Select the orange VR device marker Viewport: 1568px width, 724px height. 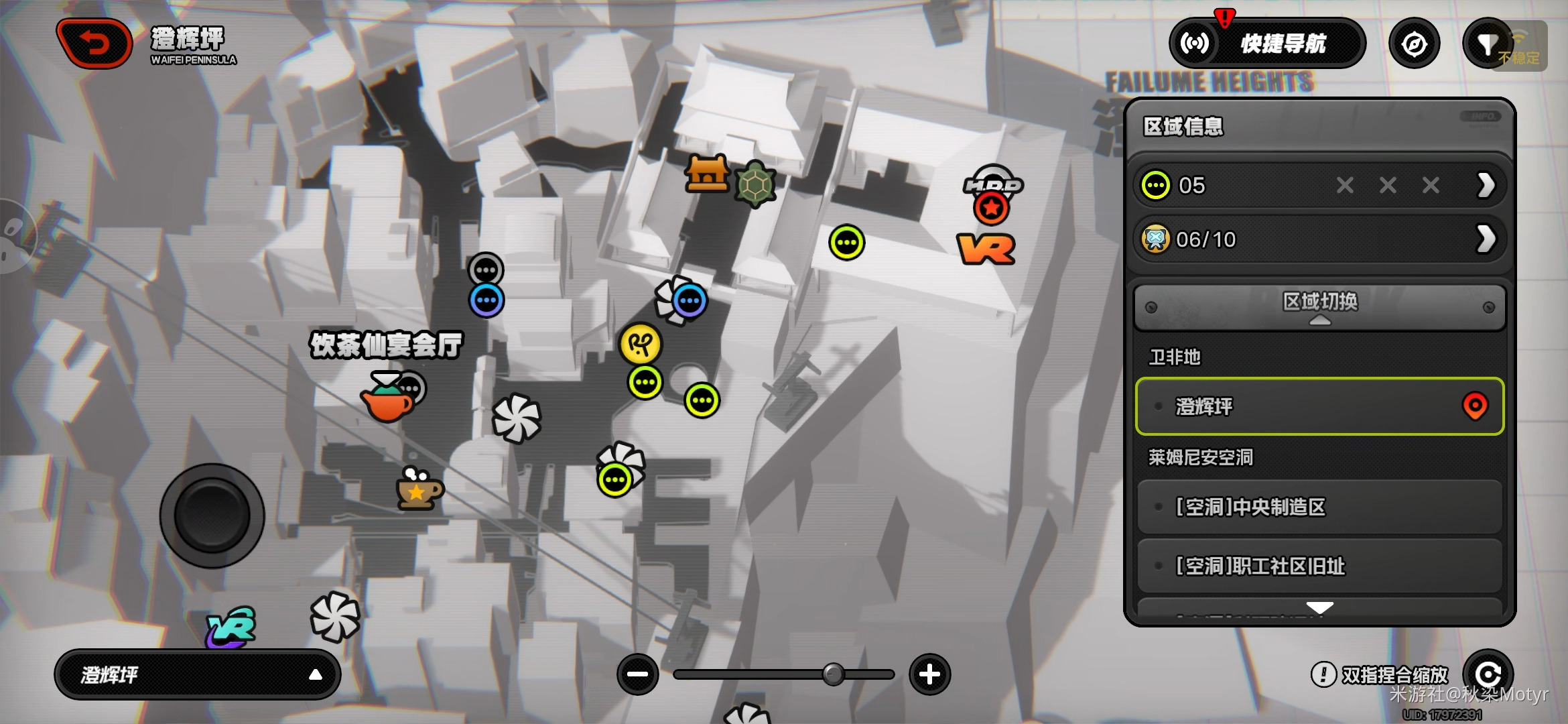986,249
